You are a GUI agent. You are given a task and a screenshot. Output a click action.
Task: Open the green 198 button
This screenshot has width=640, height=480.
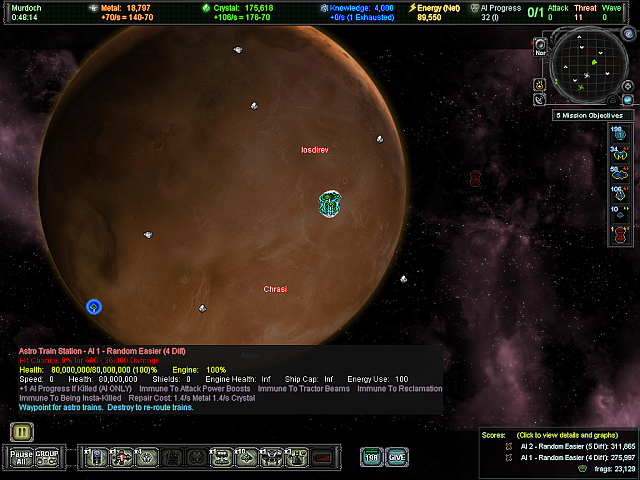(x=371, y=457)
